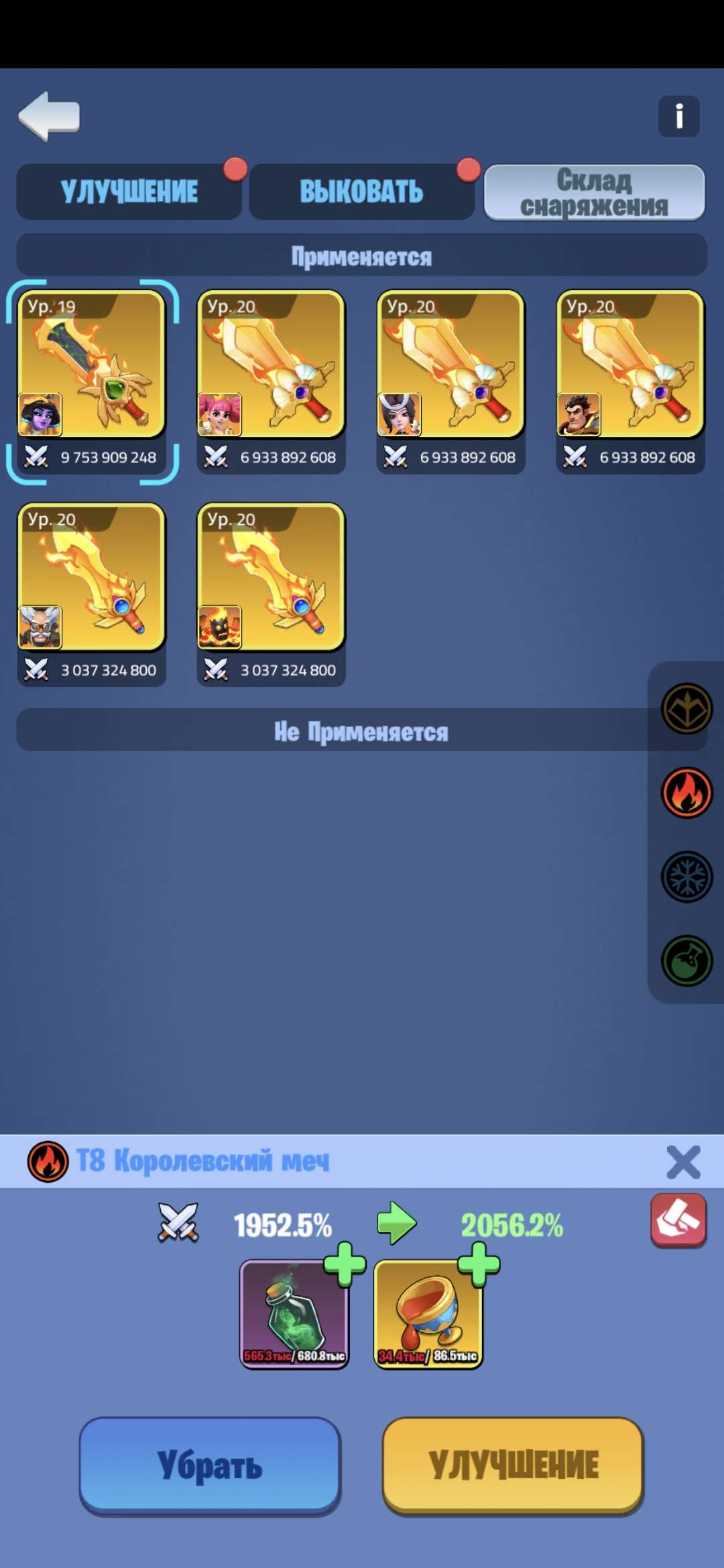Add more green potion bottle material

coord(345,1264)
